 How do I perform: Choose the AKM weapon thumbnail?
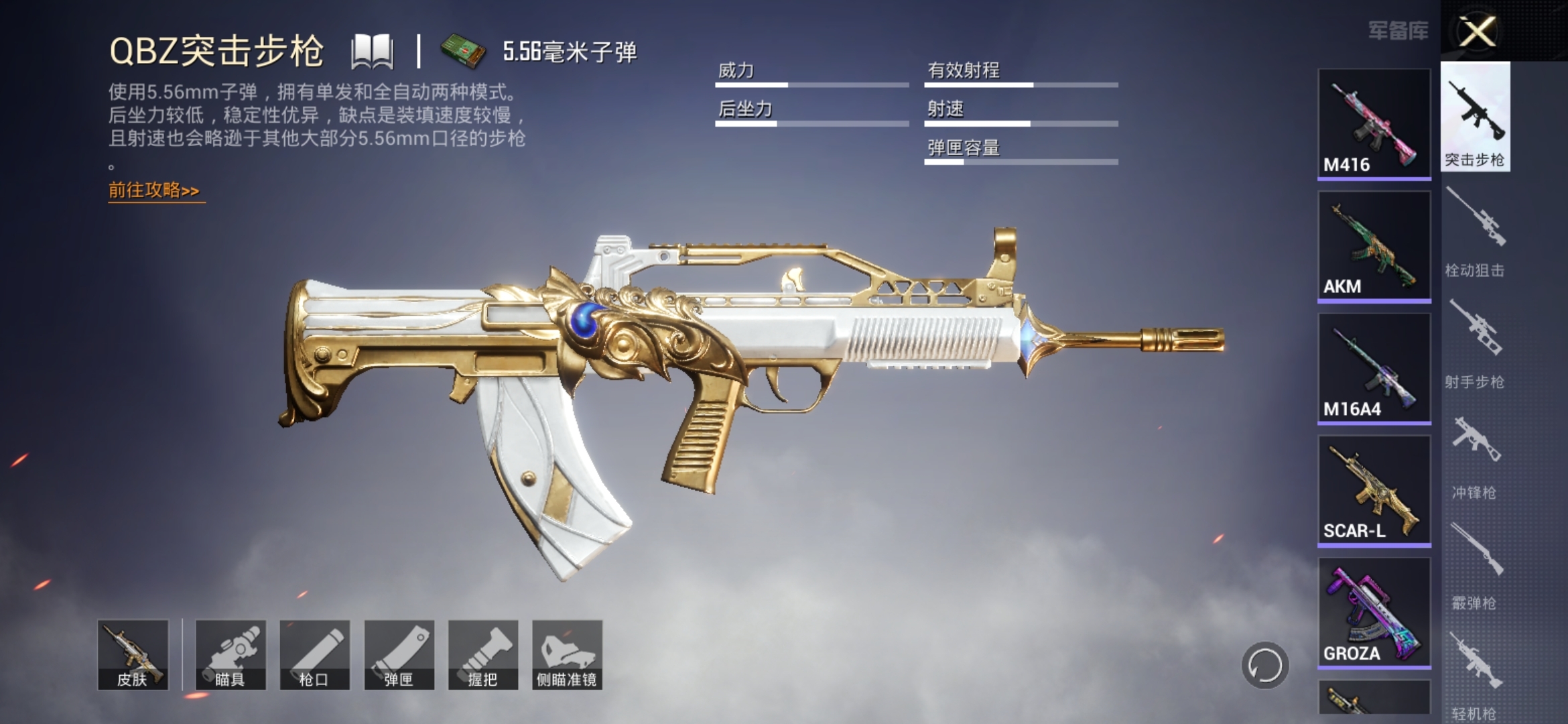coord(1374,245)
